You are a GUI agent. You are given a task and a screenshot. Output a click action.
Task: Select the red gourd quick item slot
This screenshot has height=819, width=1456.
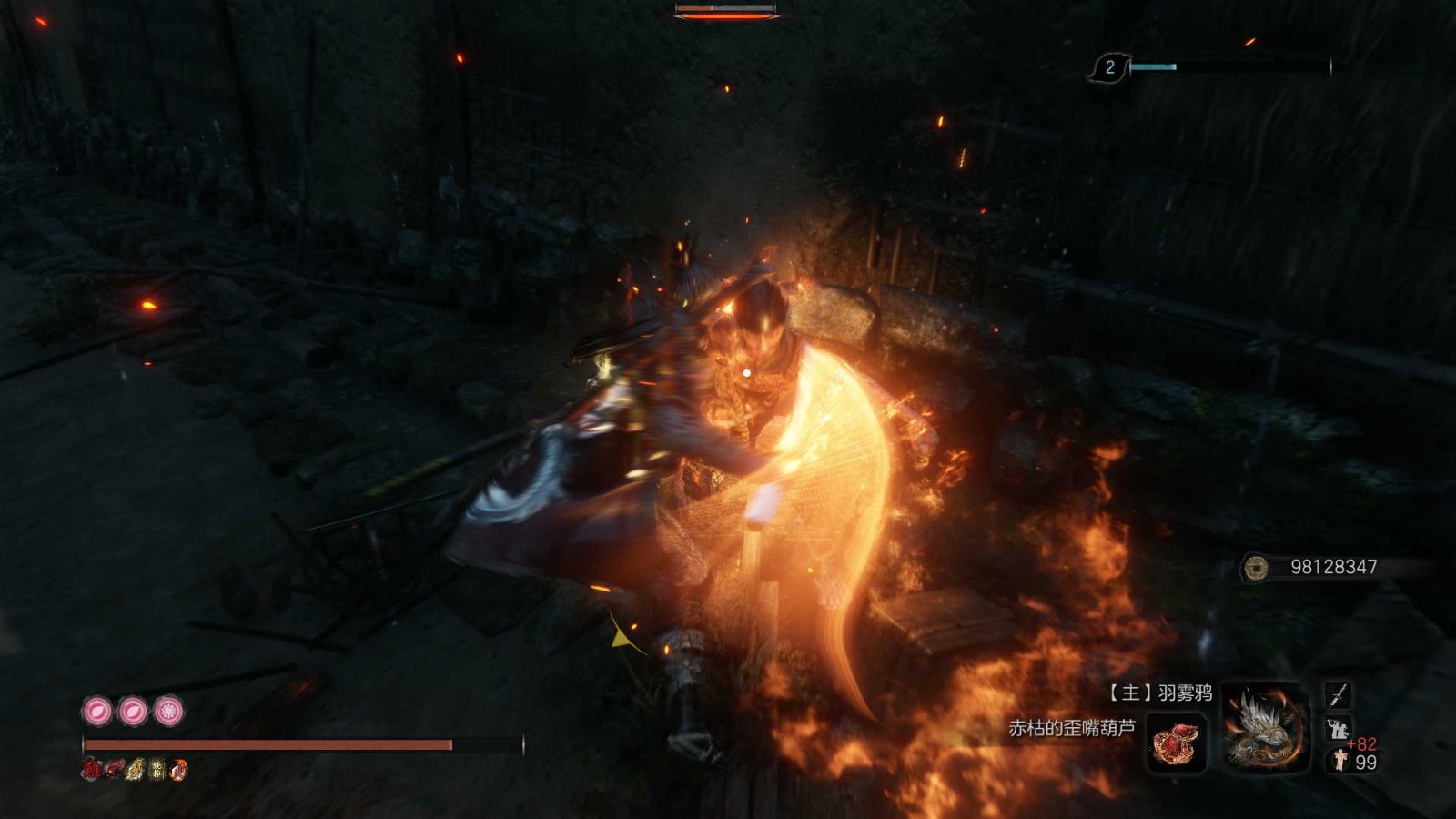[x=1177, y=742]
